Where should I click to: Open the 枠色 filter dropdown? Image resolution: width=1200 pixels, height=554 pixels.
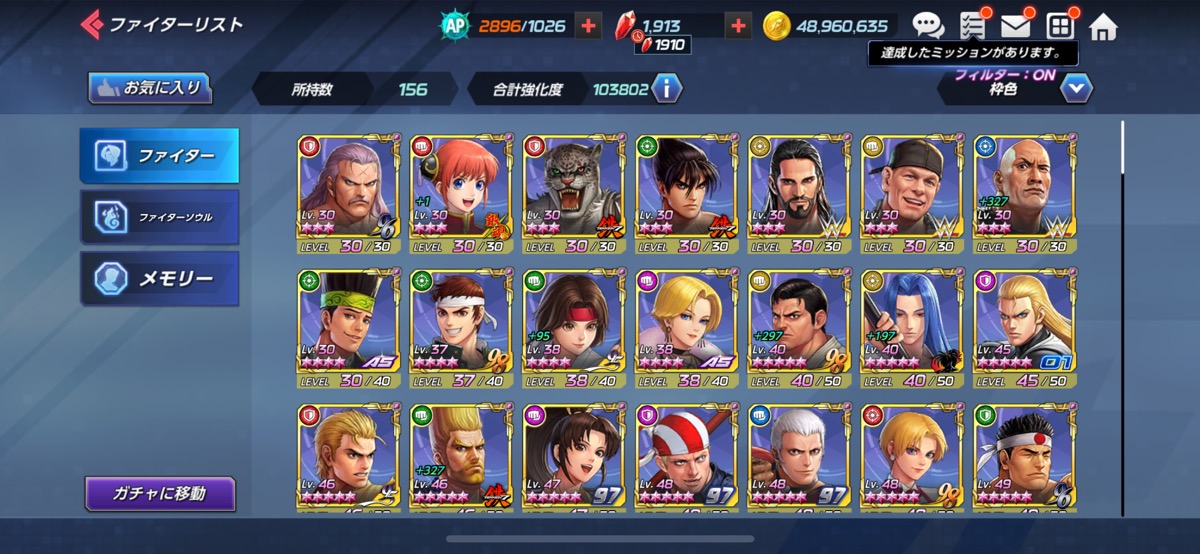1075,89
